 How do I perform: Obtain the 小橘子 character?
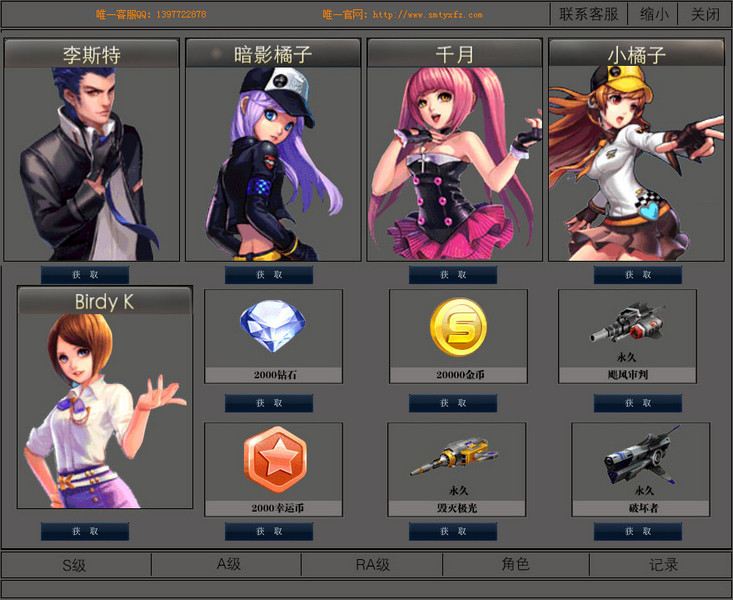(x=638, y=275)
